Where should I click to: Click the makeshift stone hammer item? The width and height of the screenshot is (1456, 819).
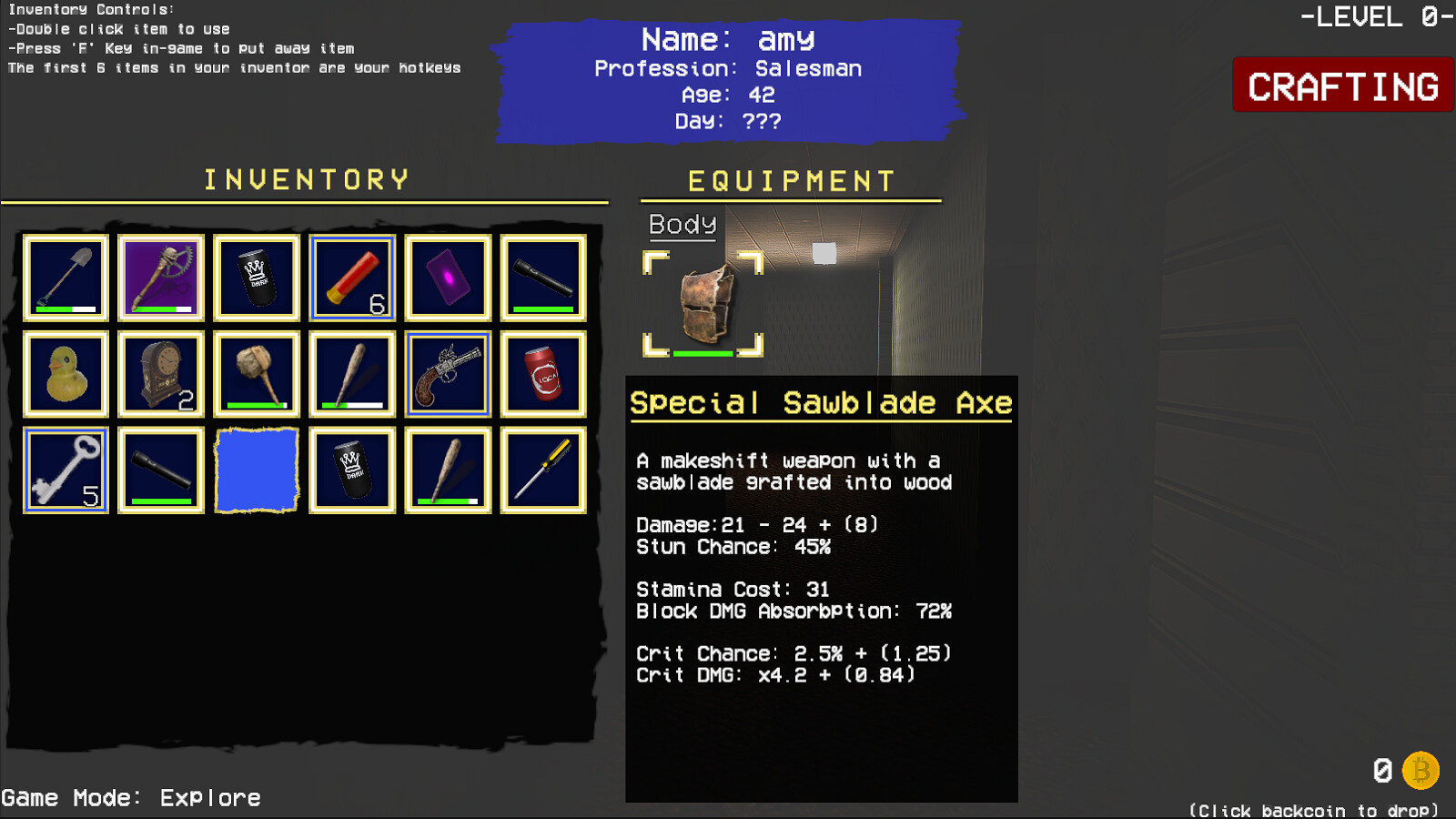(257, 374)
